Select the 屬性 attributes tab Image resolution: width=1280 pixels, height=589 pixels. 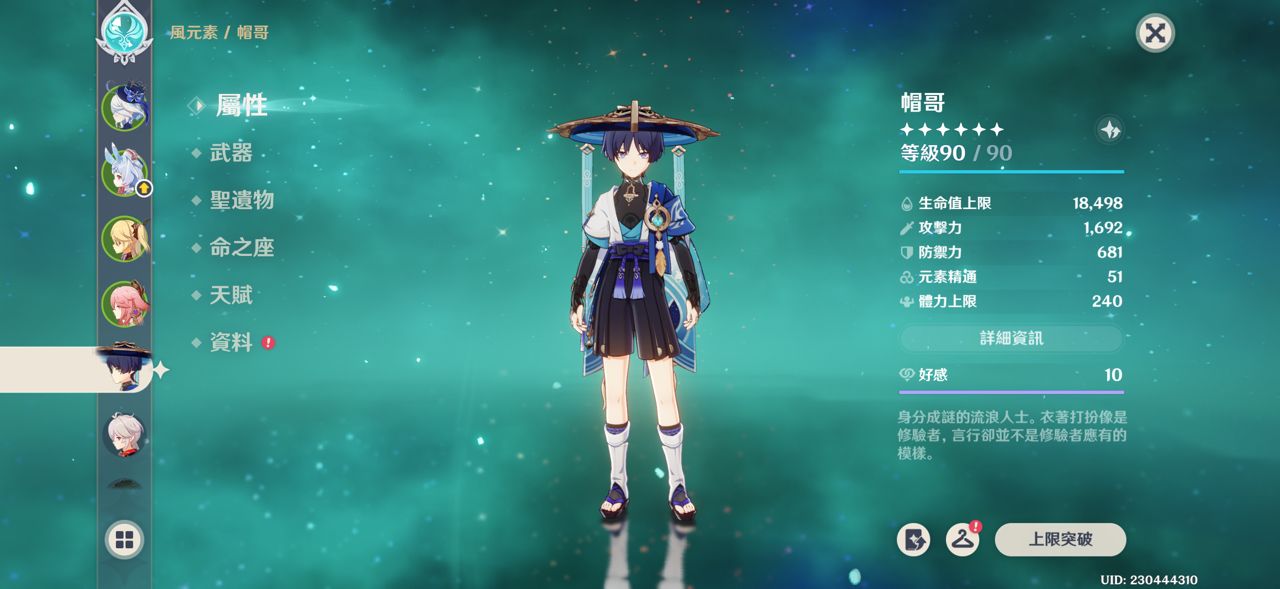(241, 105)
